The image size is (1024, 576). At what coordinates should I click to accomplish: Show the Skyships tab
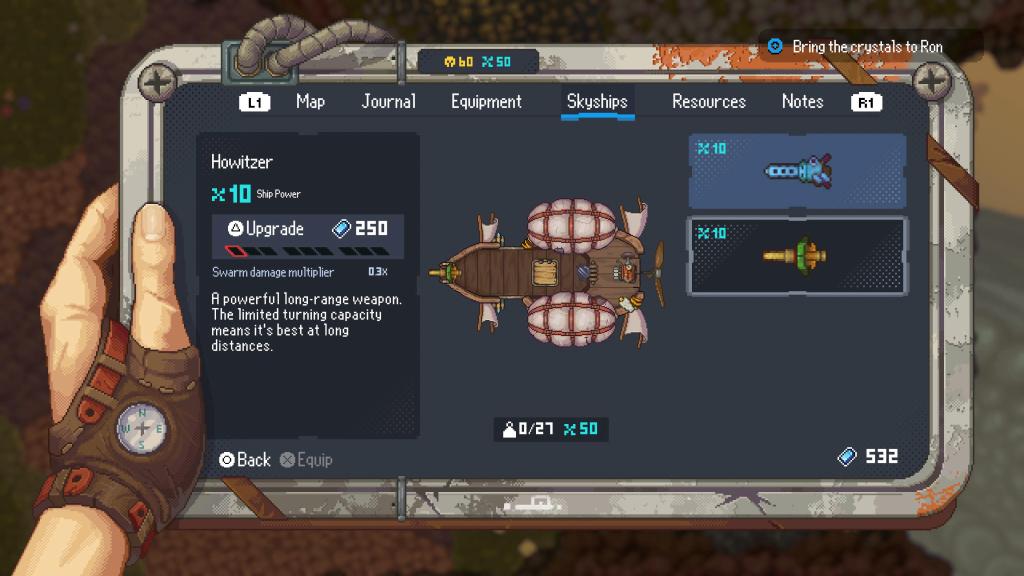pos(597,101)
